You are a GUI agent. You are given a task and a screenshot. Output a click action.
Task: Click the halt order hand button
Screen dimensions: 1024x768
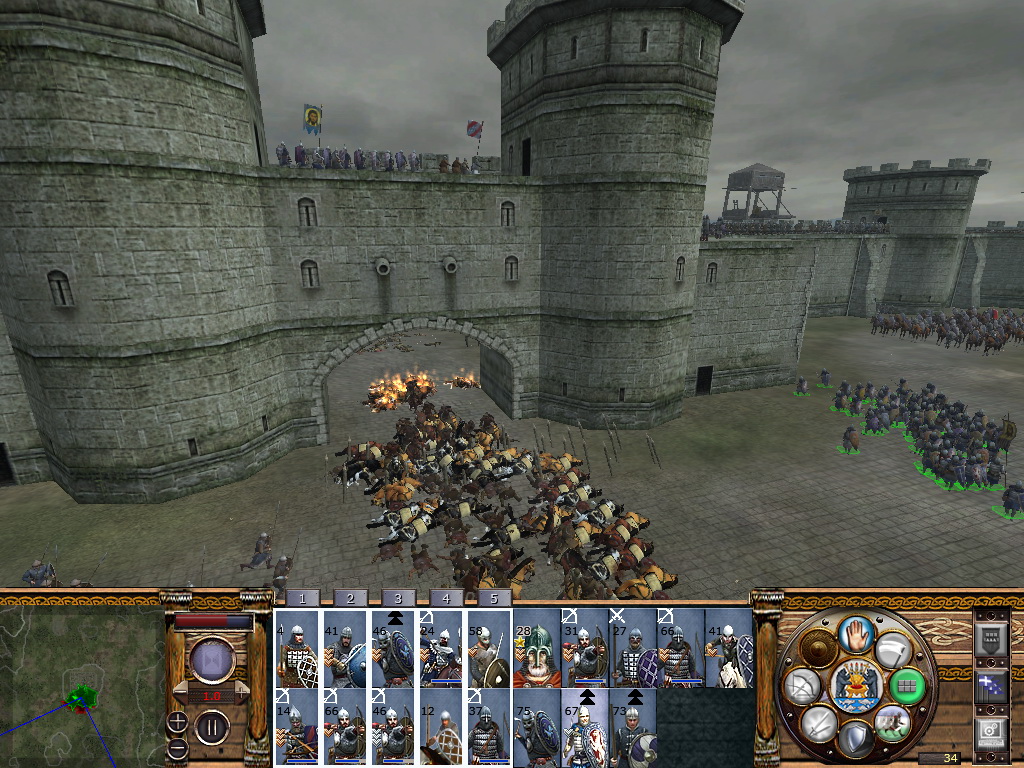(x=854, y=633)
